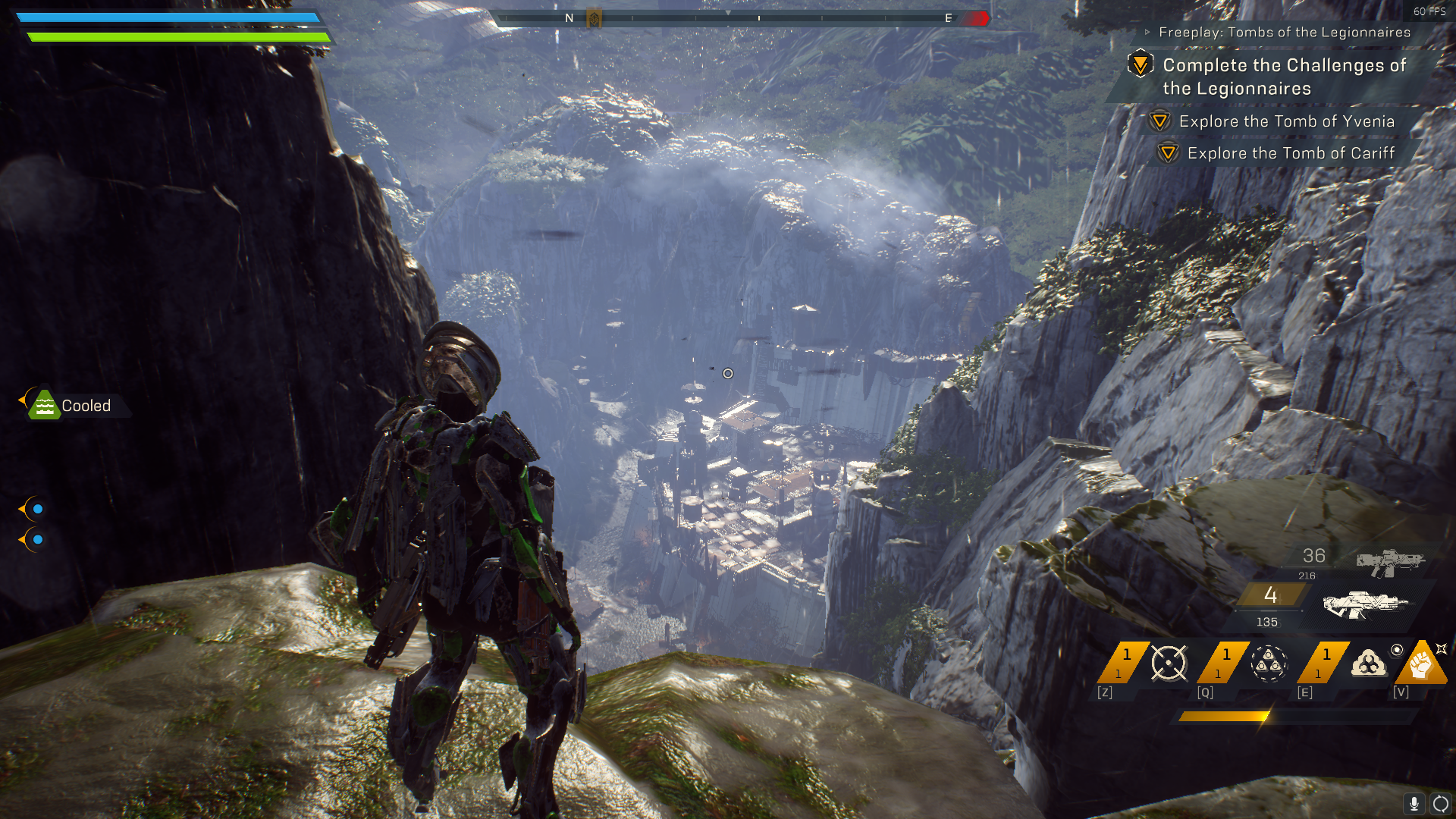The image size is (1456, 819).
Task: Click the orange marker on the compass
Action: 595,18
